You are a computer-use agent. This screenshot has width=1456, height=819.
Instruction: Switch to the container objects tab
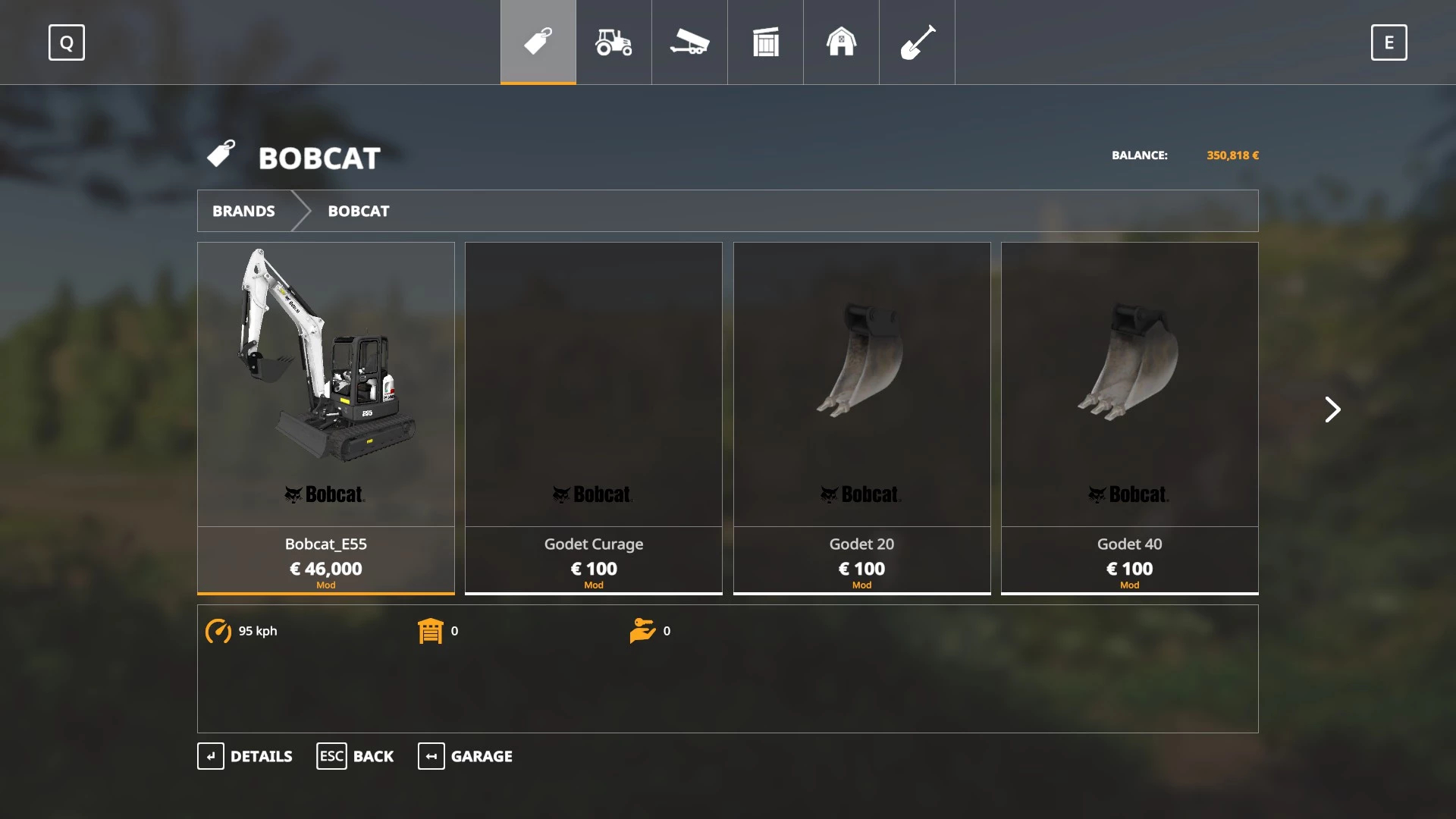(x=765, y=42)
